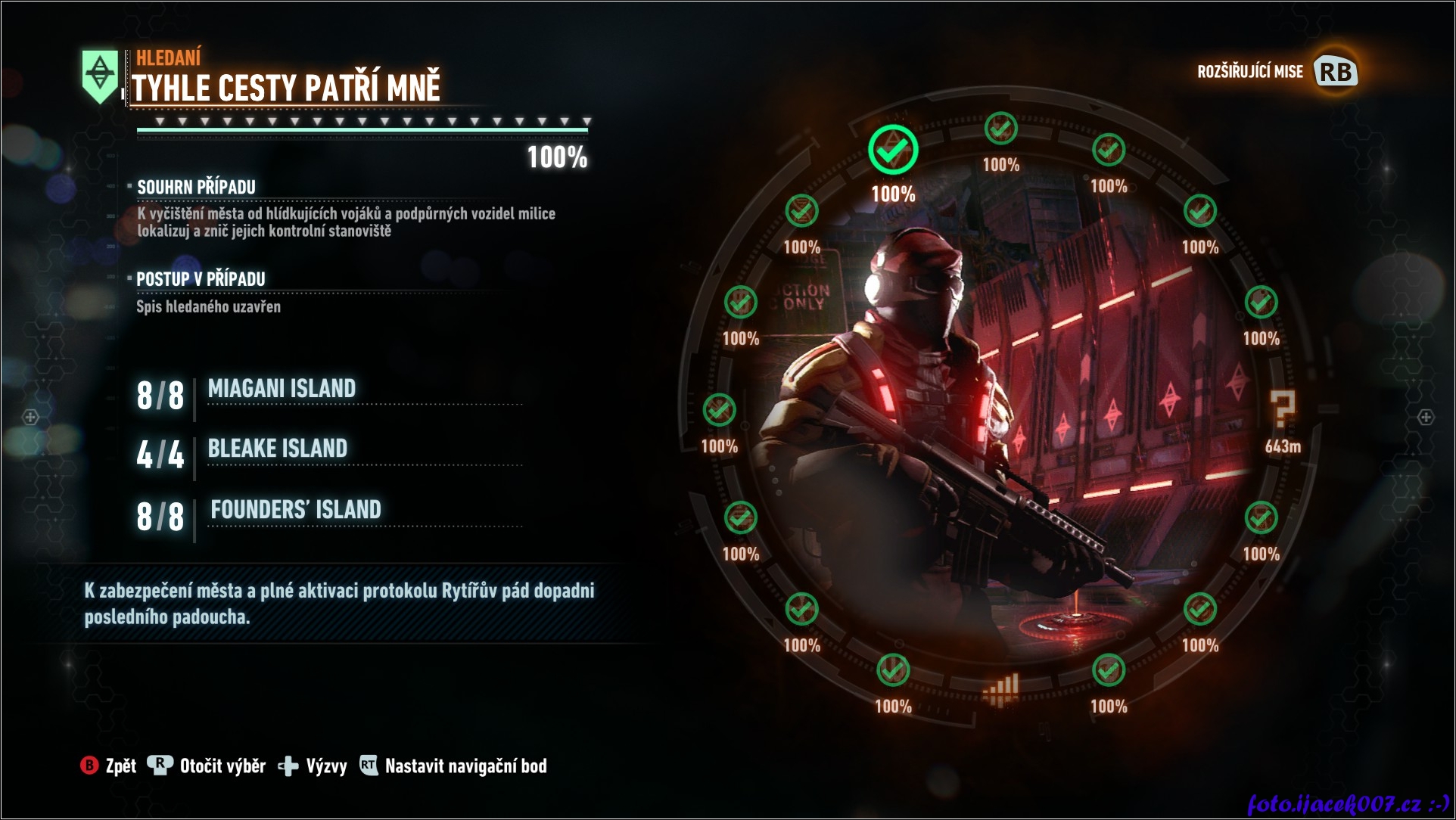This screenshot has width=1456, height=820.
Task: Open the Founders' Island row
Action: 295,511
